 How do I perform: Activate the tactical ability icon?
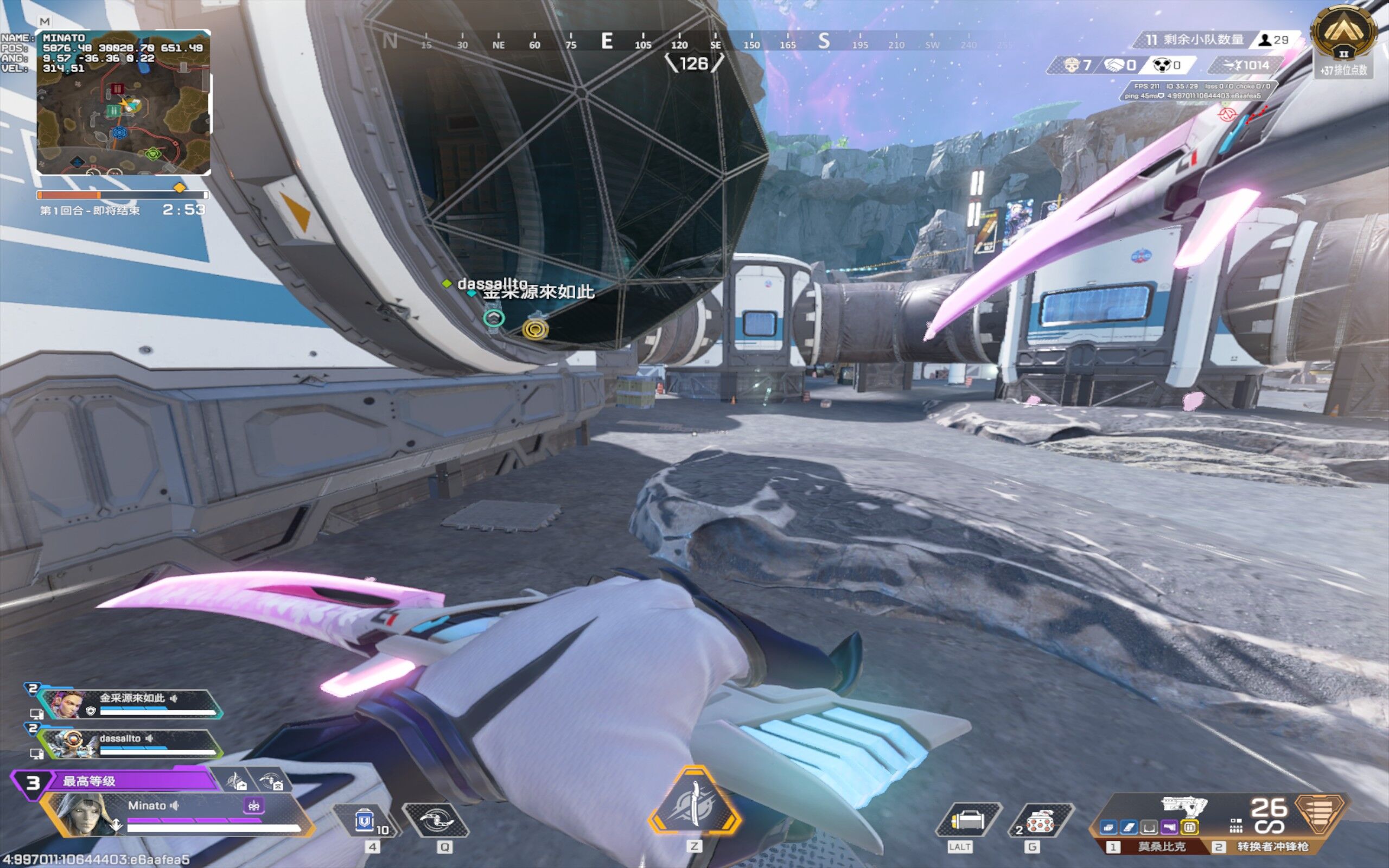coord(436,821)
